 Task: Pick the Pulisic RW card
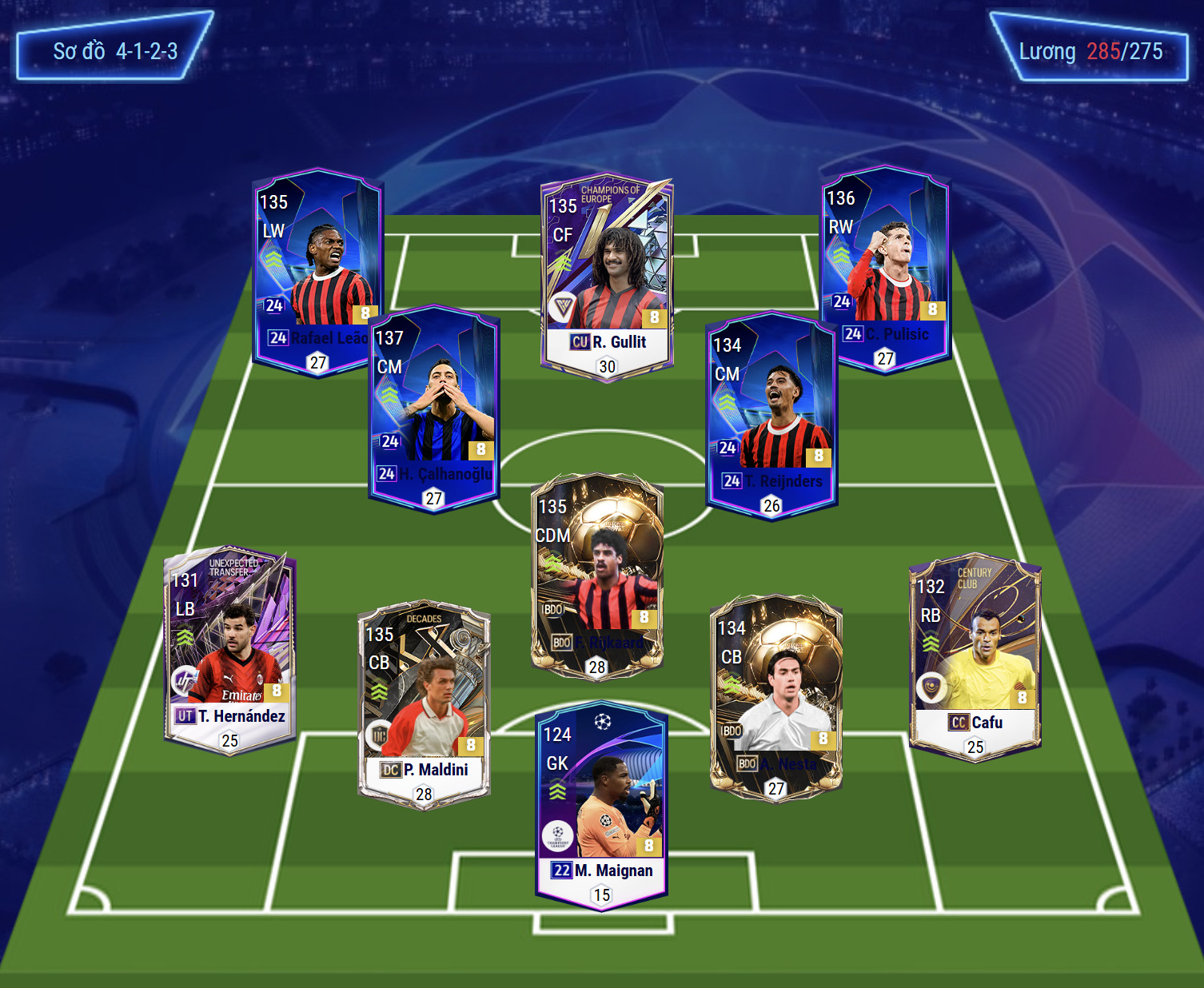point(885,268)
